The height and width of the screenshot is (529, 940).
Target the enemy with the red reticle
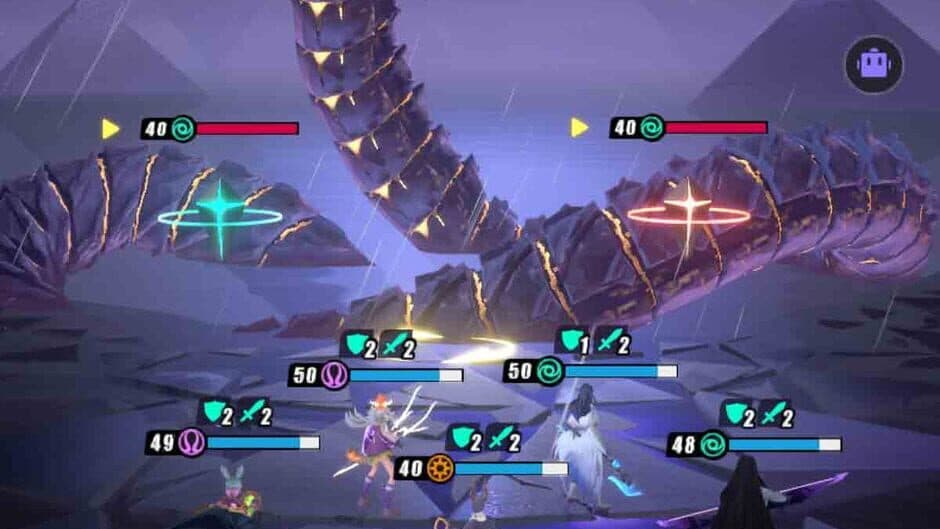pos(688,212)
